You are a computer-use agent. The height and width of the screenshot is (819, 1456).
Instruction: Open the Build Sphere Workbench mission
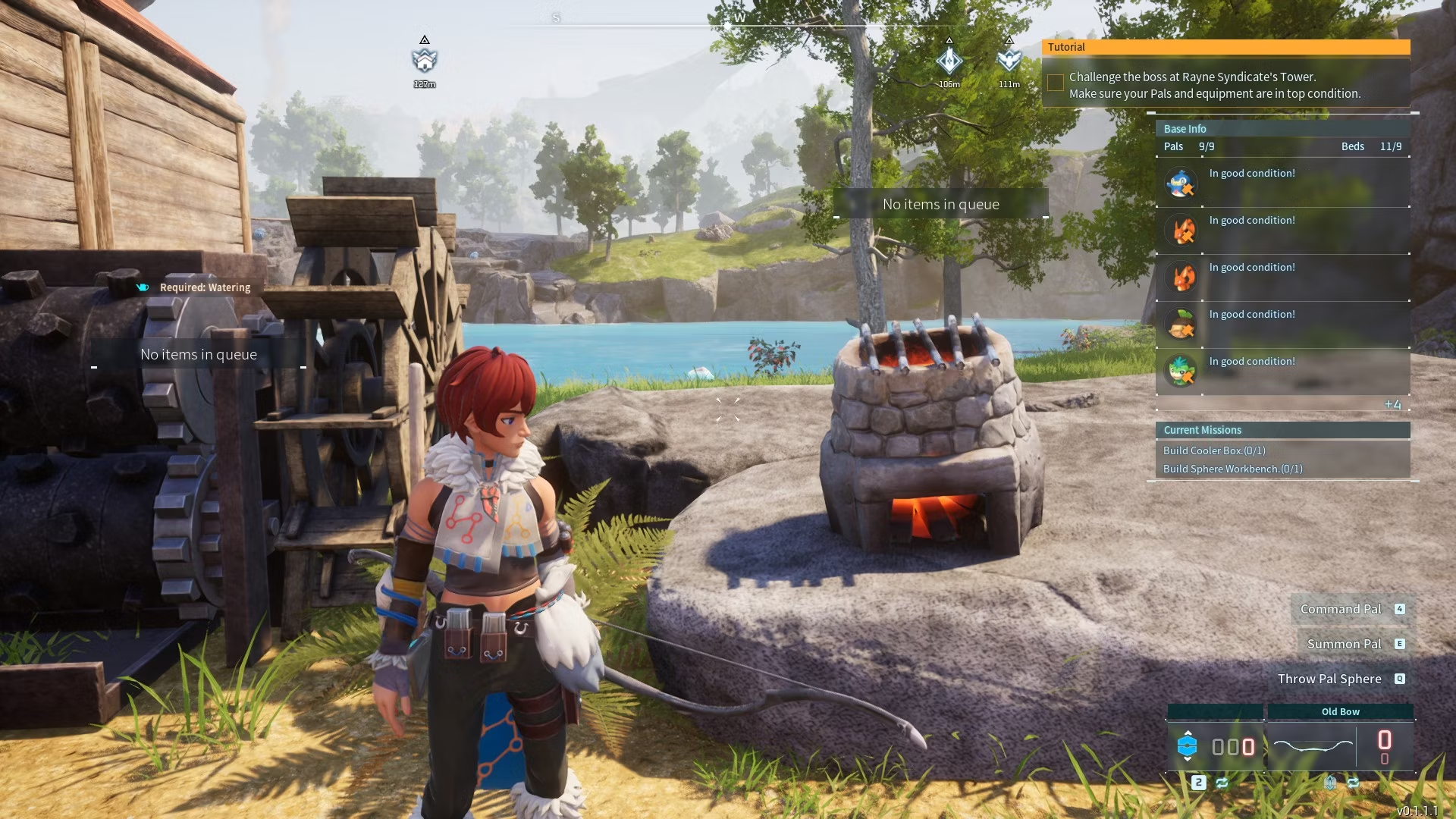tap(1232, 469)
